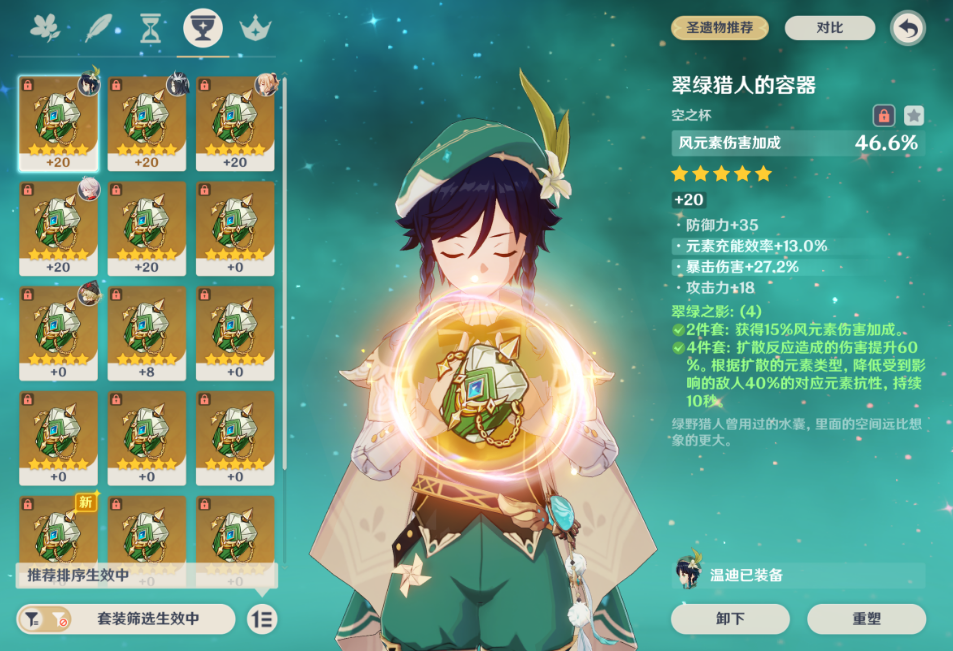
Task: Open the sort order list button
Action: (262, 619)
